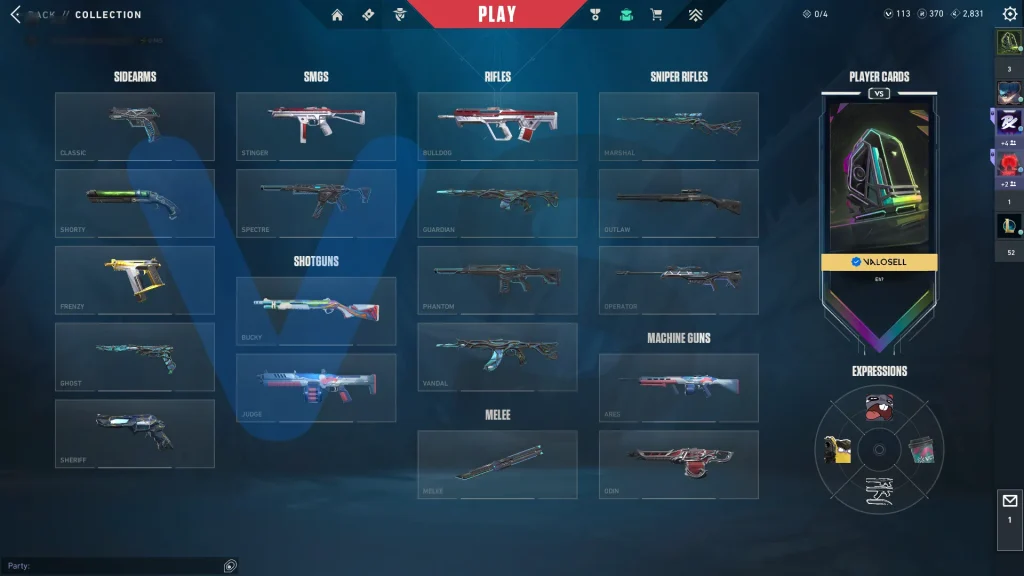The height and width of the screenshot is (576, 1024).
Task: Open the Vandal rifle skin tile
Action: click(497, 356)
